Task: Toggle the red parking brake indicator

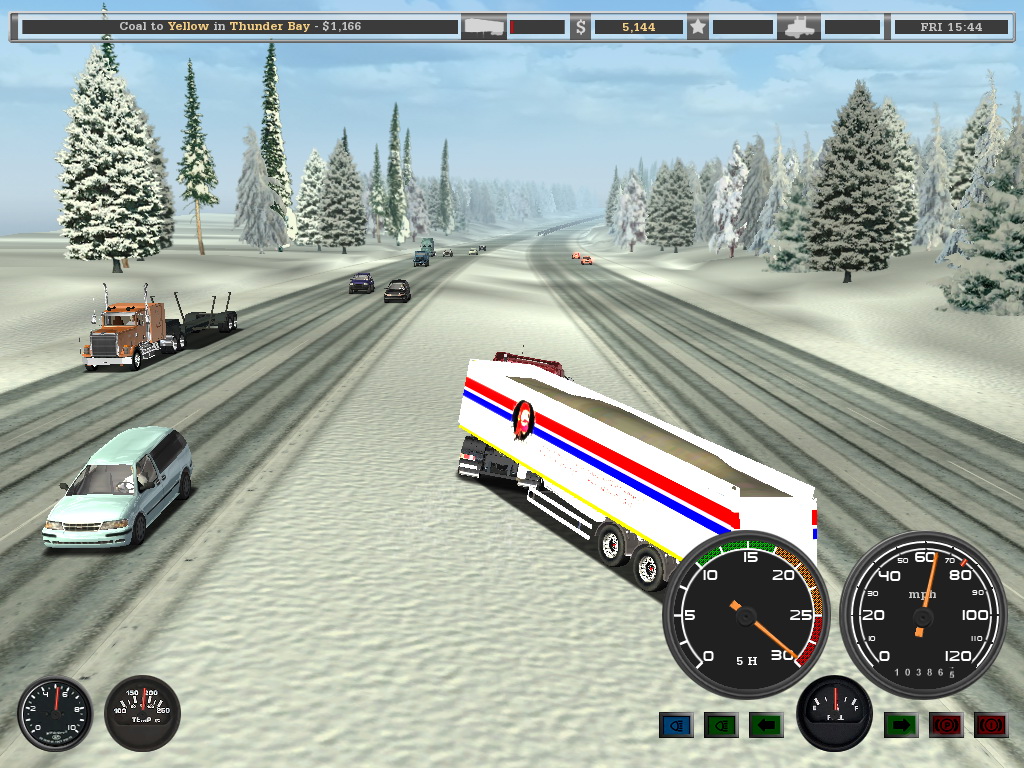Action: 946,725
